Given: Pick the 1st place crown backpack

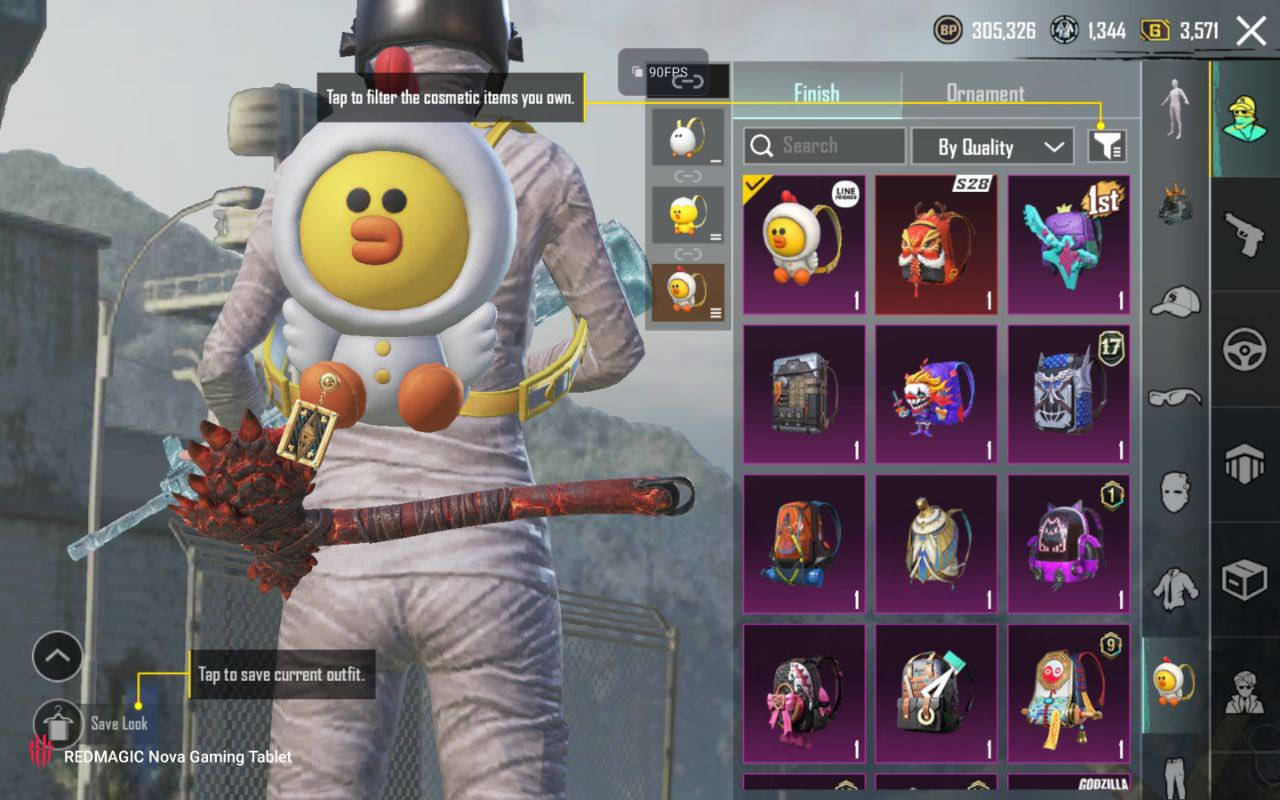Looking at the screenshot, I should pyautogui.click(x=1068, y=245).
